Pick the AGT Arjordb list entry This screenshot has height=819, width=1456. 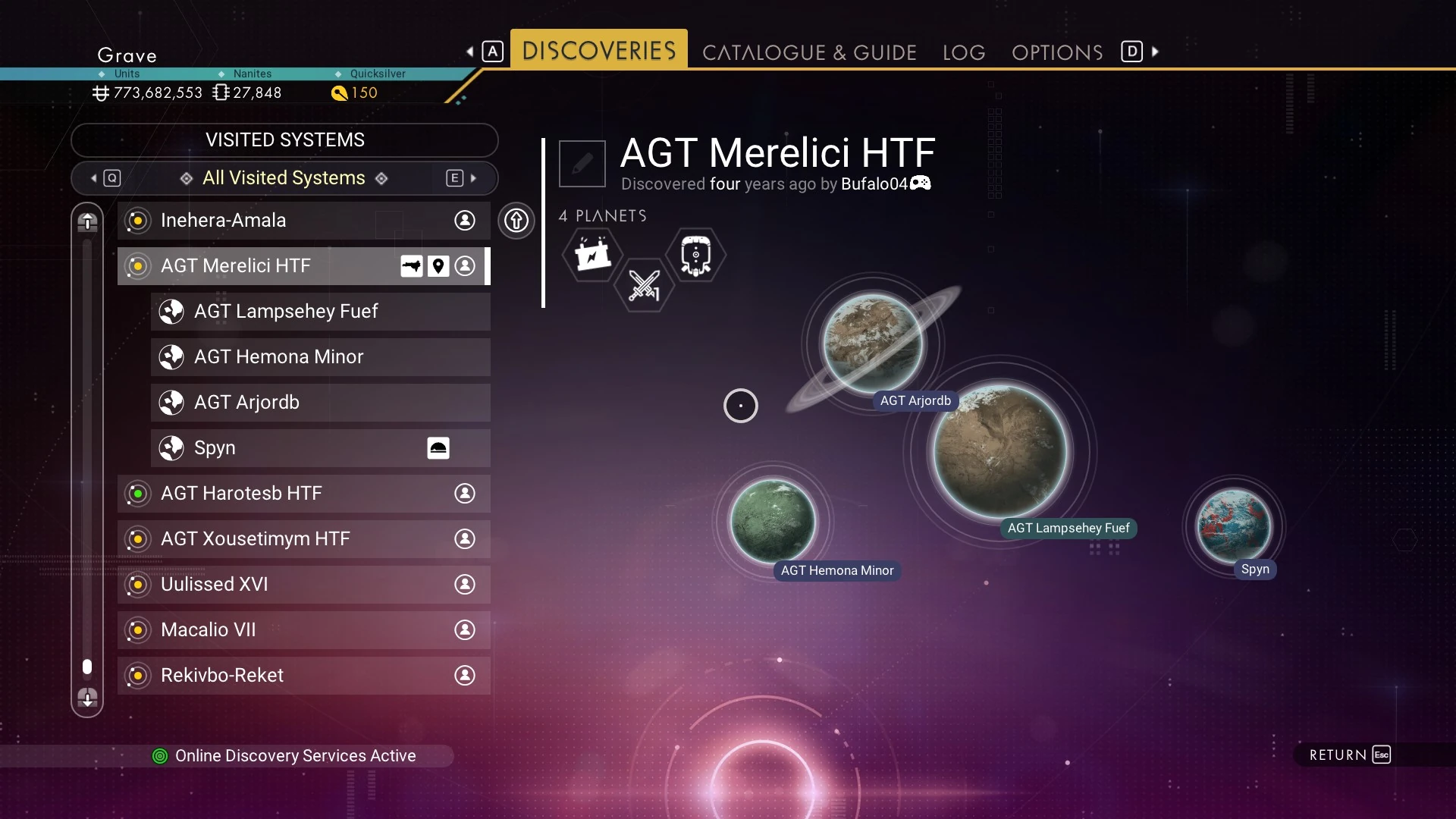coord(320,403)
